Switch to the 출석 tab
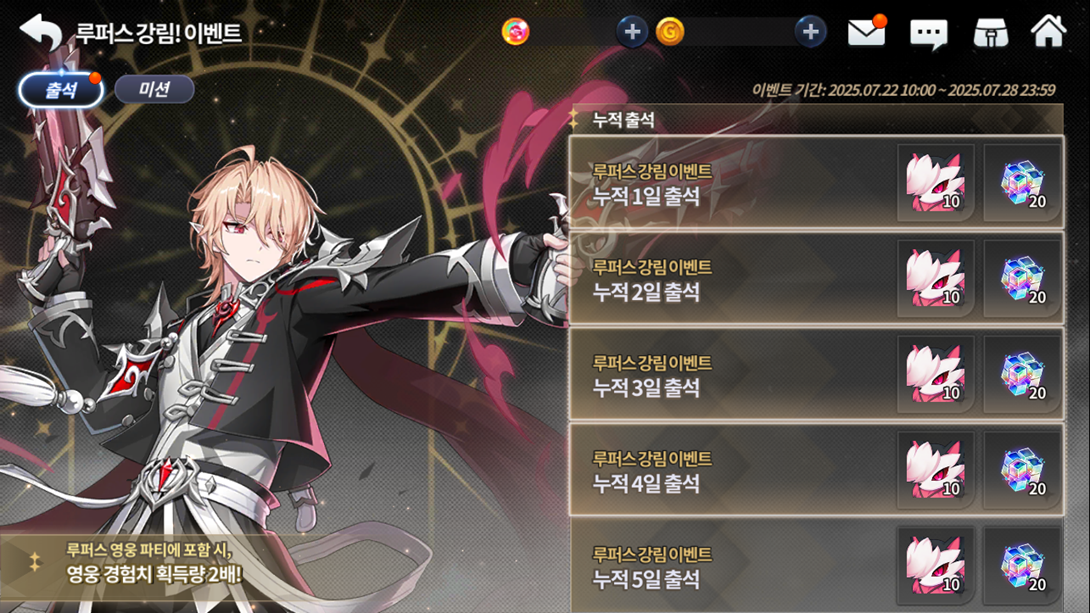The image size is (1090, 613). click(61, 90)
